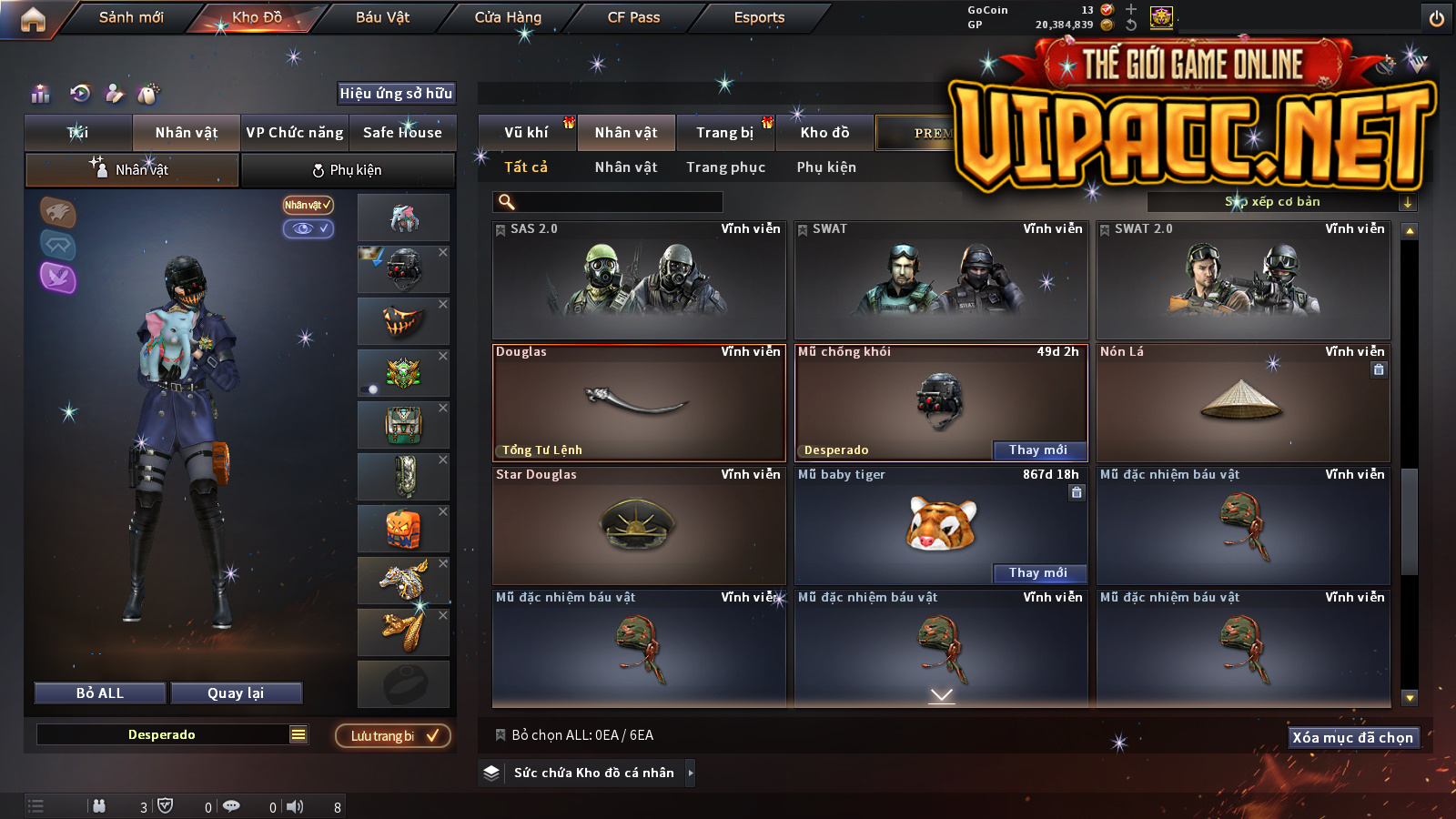Select the SAS 2.0 character card

[x=639, y=280]
